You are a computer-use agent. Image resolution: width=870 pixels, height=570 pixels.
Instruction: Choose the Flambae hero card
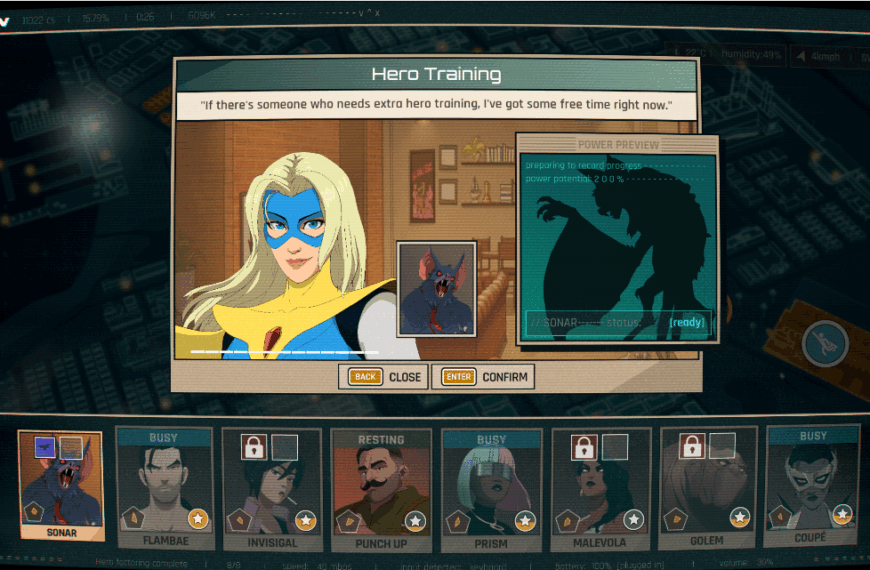pos(165,488)
